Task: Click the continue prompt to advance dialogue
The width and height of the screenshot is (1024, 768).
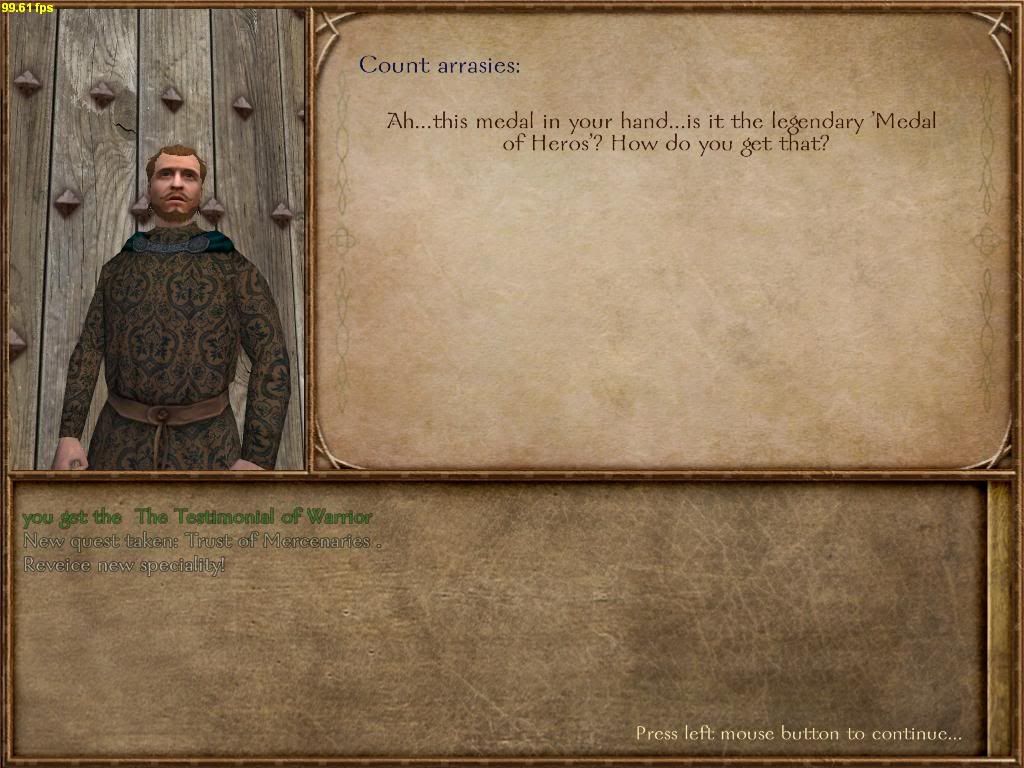Action: click(x=798, y=734)
